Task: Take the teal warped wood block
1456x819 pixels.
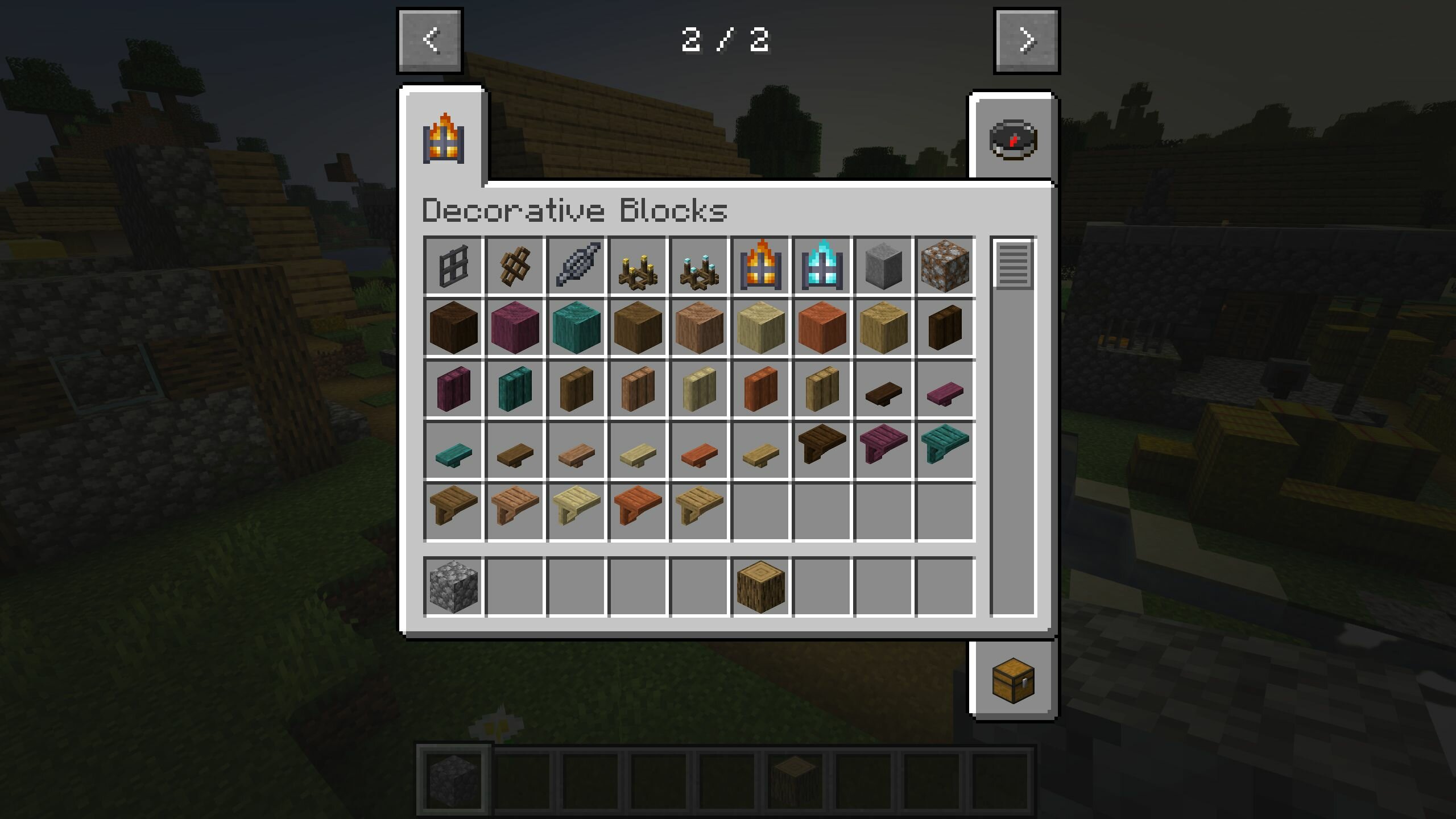Action: coord(576,327)
